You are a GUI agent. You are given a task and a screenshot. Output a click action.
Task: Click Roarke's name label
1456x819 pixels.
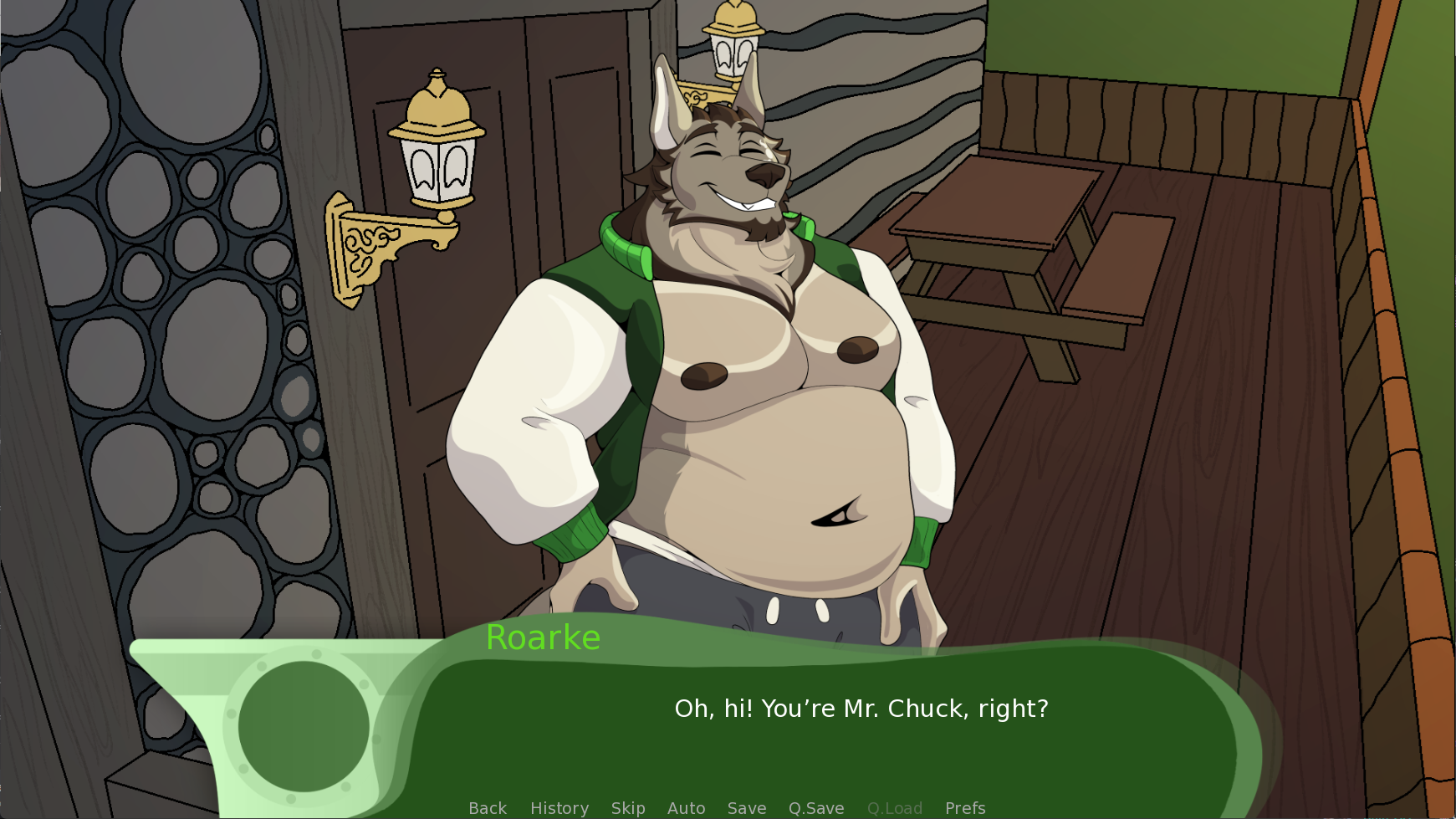click(x=542, y=637)
